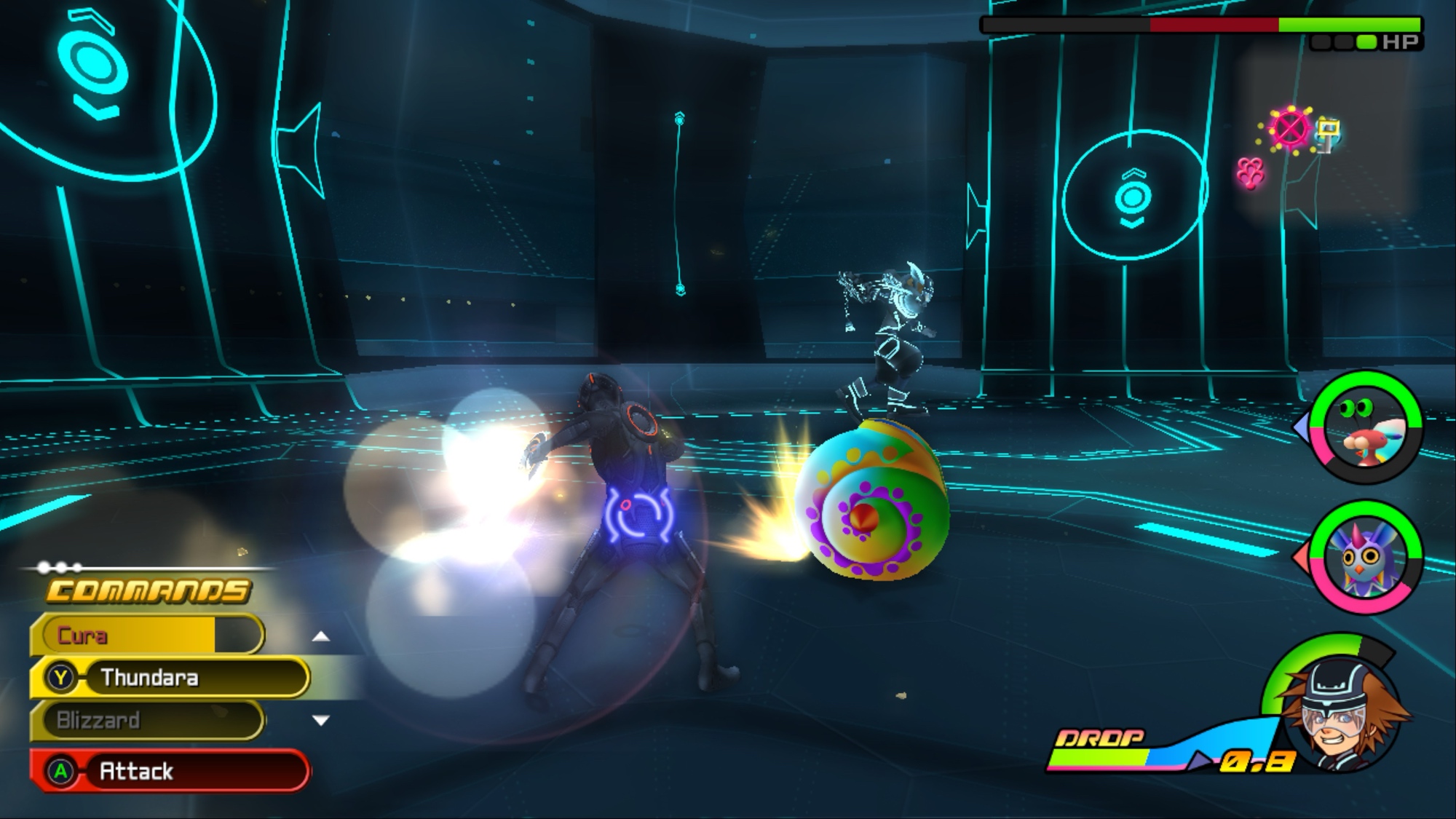The height and width of the screenshot is (819, 1456).
Task: Click the pink paw marker on minimap
Action: [x=1251, y=173]
